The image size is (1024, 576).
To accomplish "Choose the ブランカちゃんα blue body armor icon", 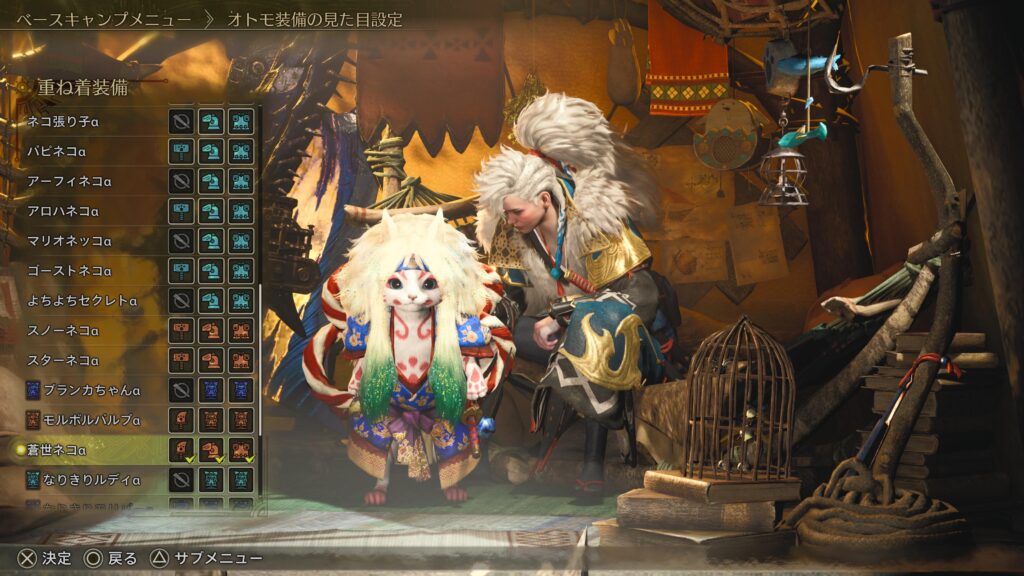I will pyautogui.click(x=241, y=390).
